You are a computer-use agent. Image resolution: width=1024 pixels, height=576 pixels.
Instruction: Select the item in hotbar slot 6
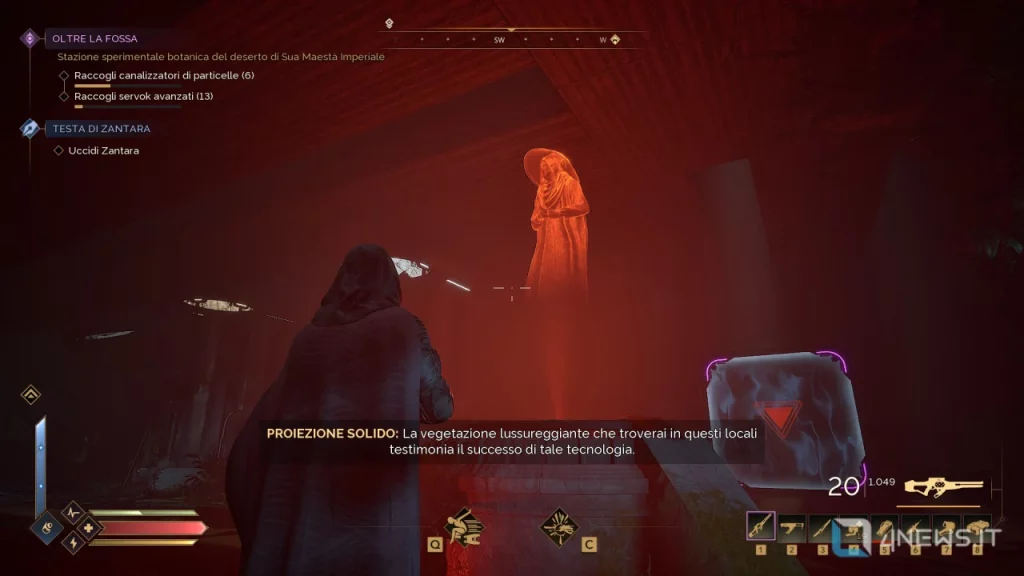[x=915, y=526]
